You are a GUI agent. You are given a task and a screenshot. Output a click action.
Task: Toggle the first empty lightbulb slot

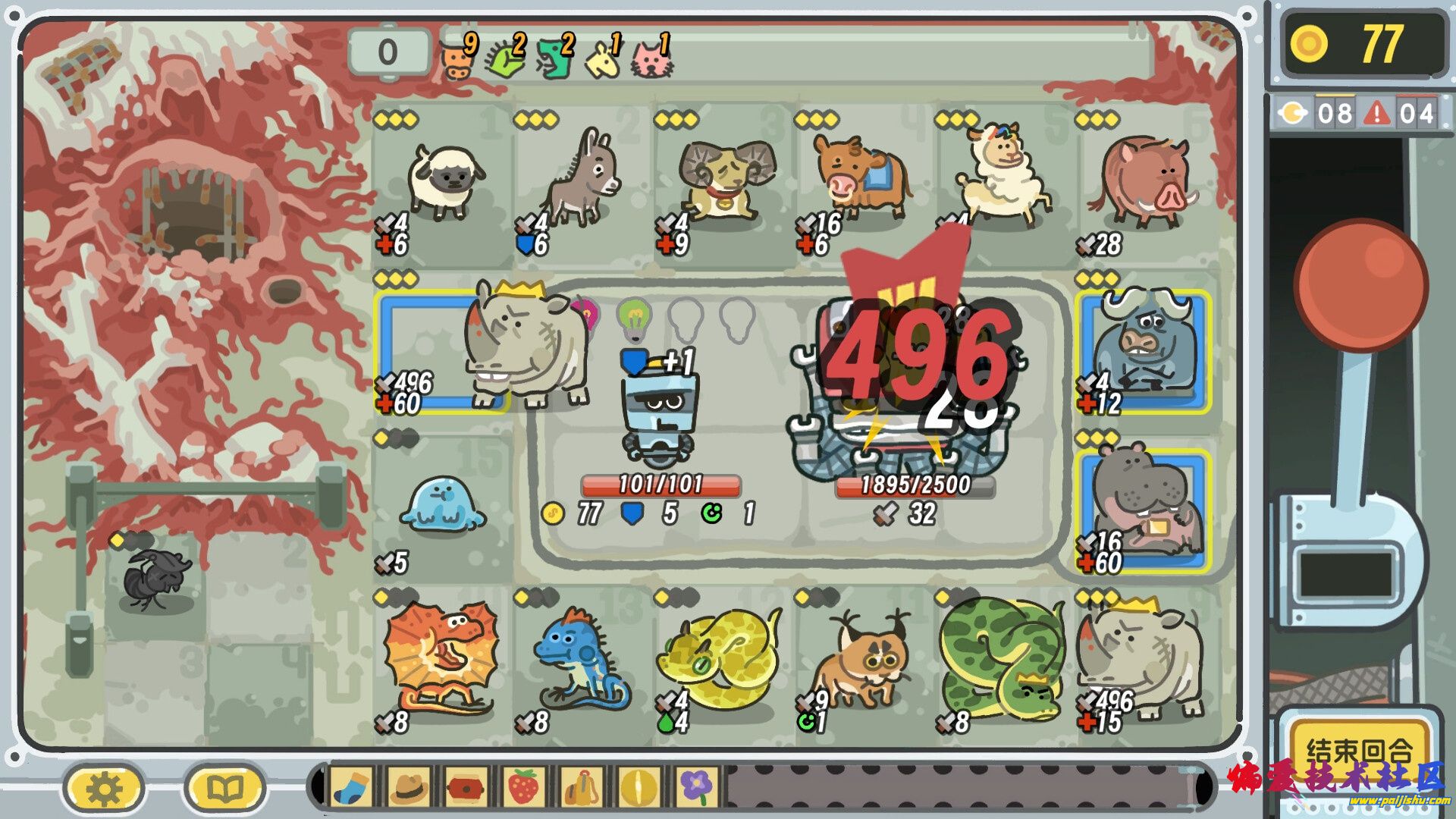tap(686, 318)
